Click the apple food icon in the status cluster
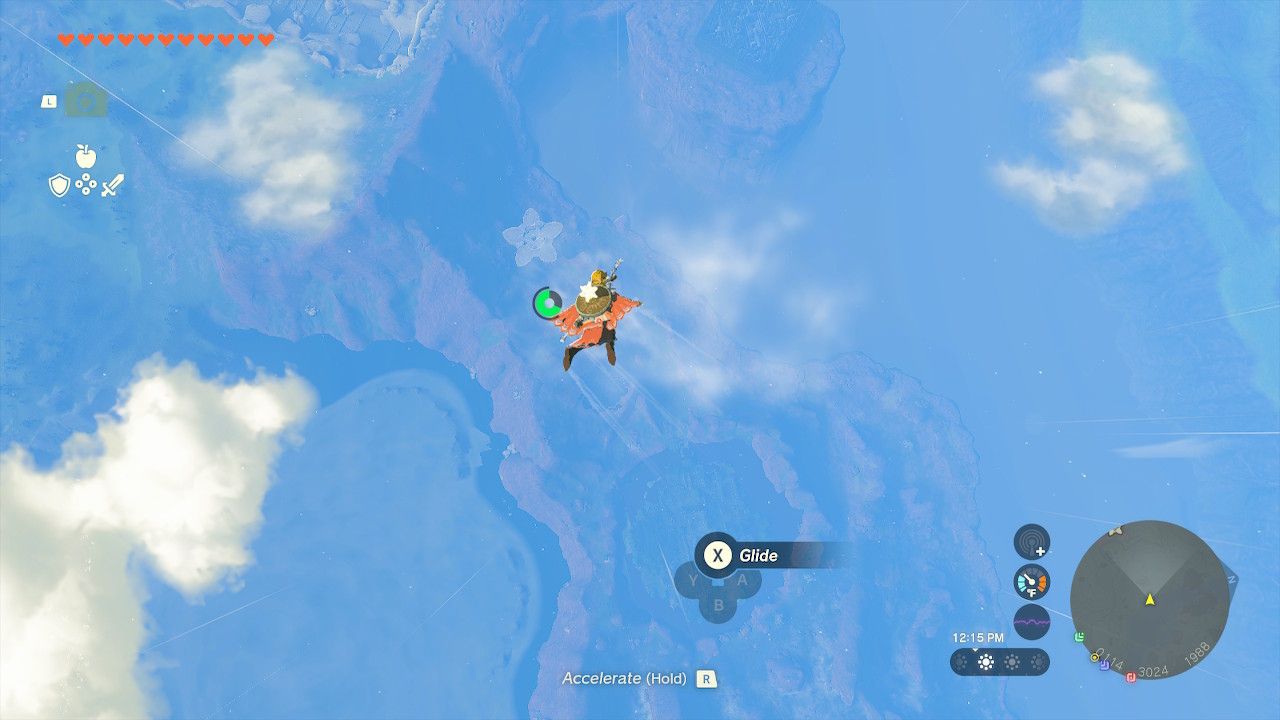The image size is (1280, 720). [86, 157]
